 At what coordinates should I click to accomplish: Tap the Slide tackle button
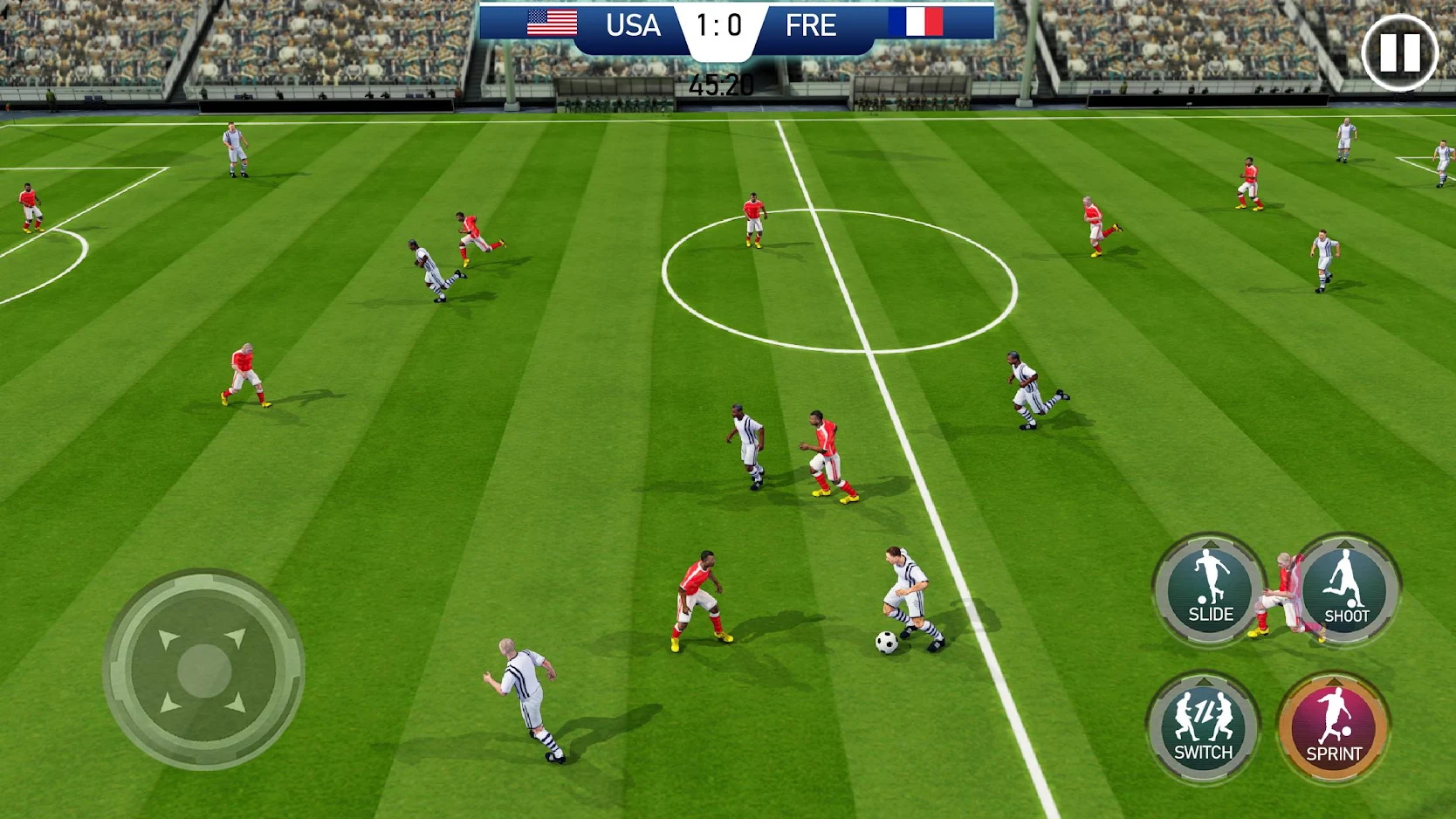[x=1210, y=590]
